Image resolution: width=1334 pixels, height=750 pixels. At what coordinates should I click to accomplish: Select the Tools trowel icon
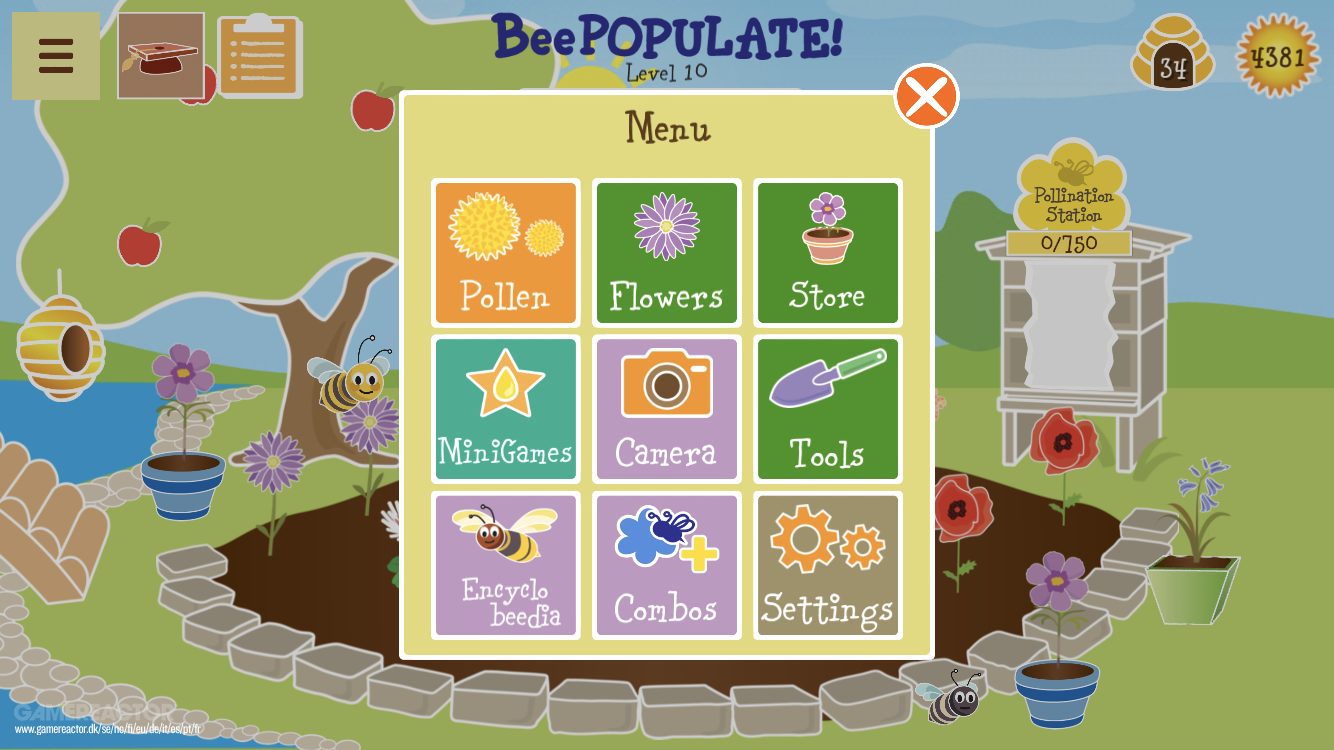tap(827, 409)
